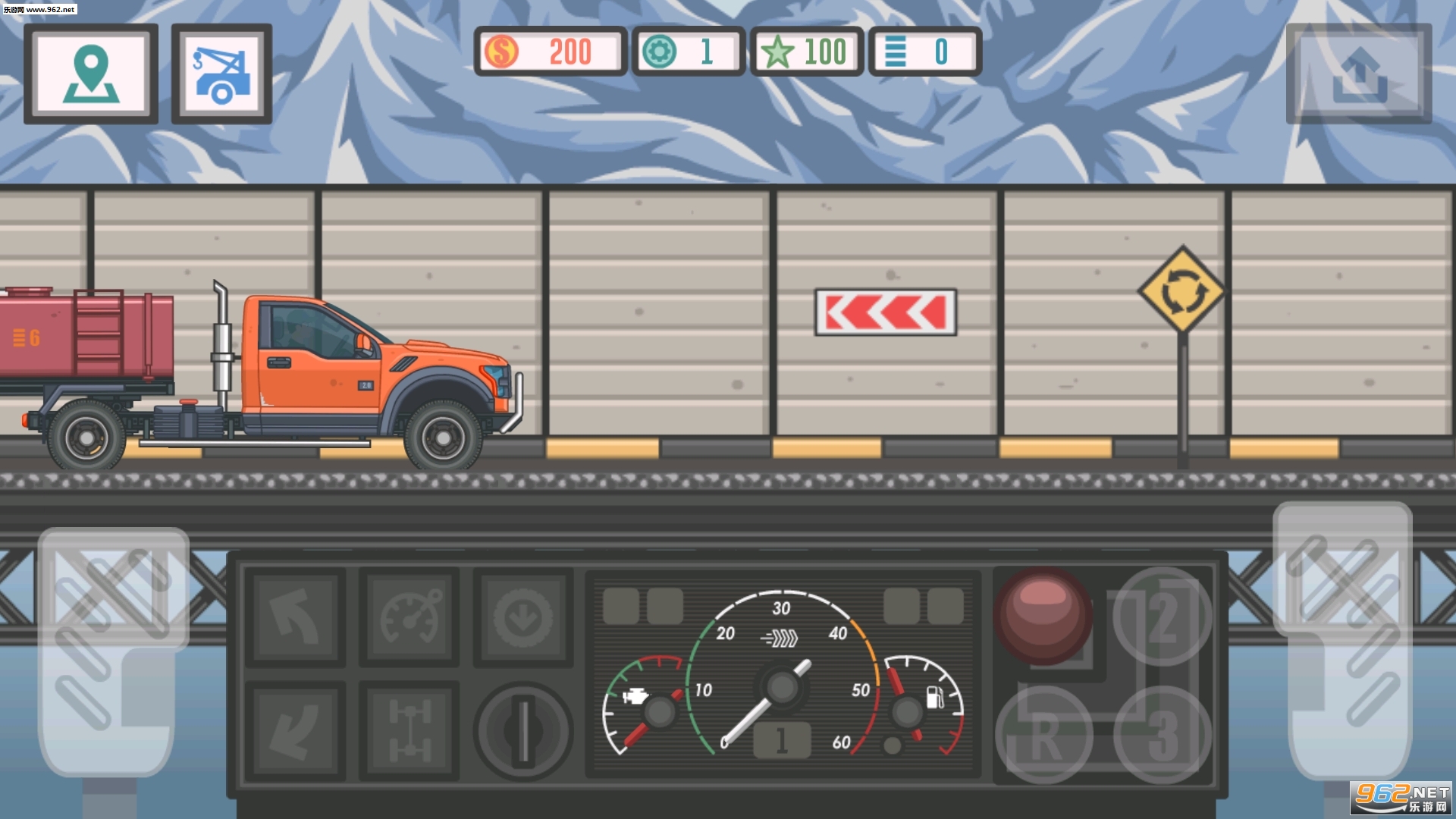Open the map location pin button
Viewport: 1456px width, 819px height.
pyautogui.click(x=91, y=74)
